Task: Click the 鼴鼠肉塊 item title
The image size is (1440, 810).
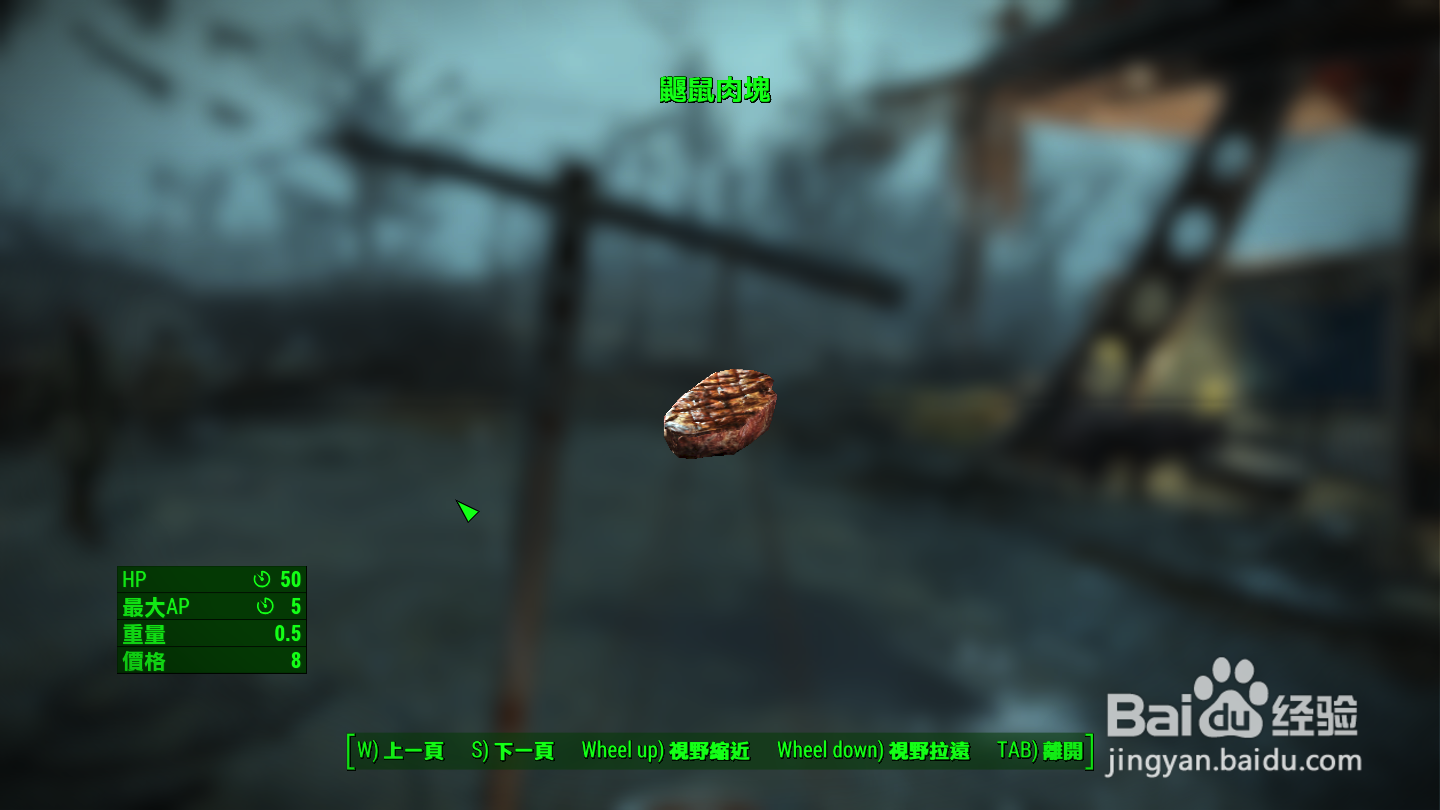Action: coord(715,87)
